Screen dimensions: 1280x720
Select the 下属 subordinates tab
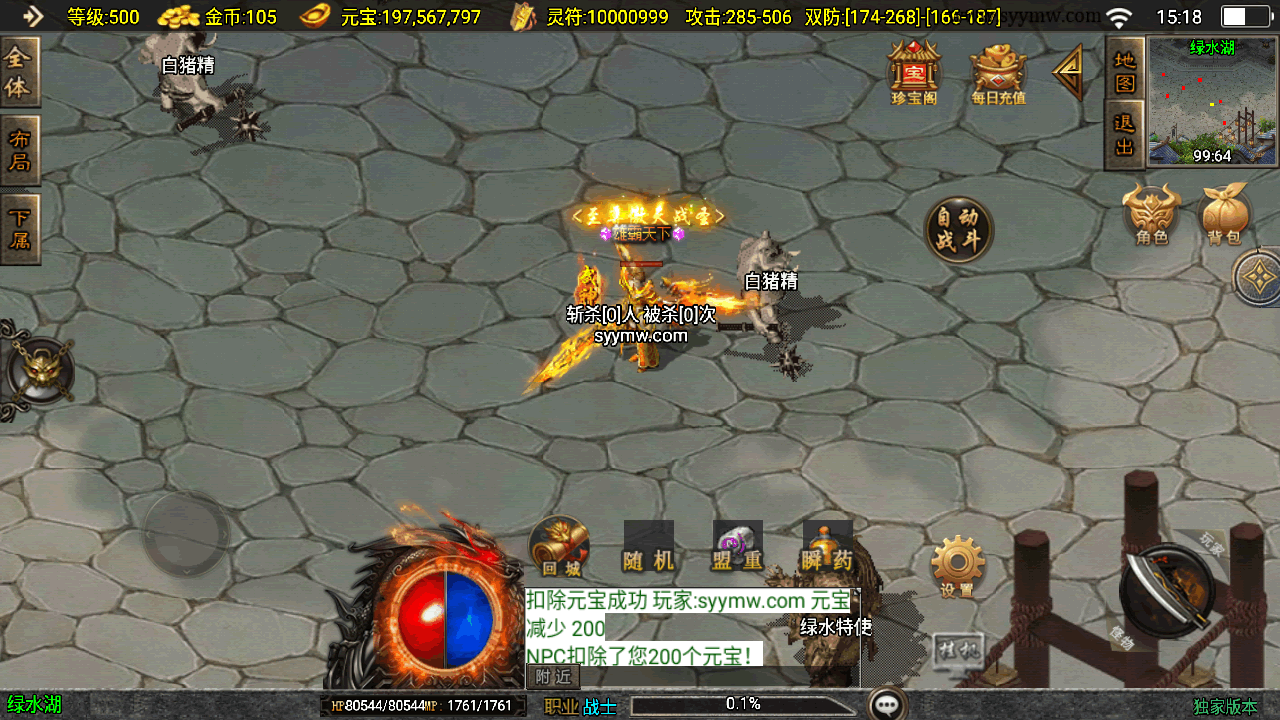point(19,228)
